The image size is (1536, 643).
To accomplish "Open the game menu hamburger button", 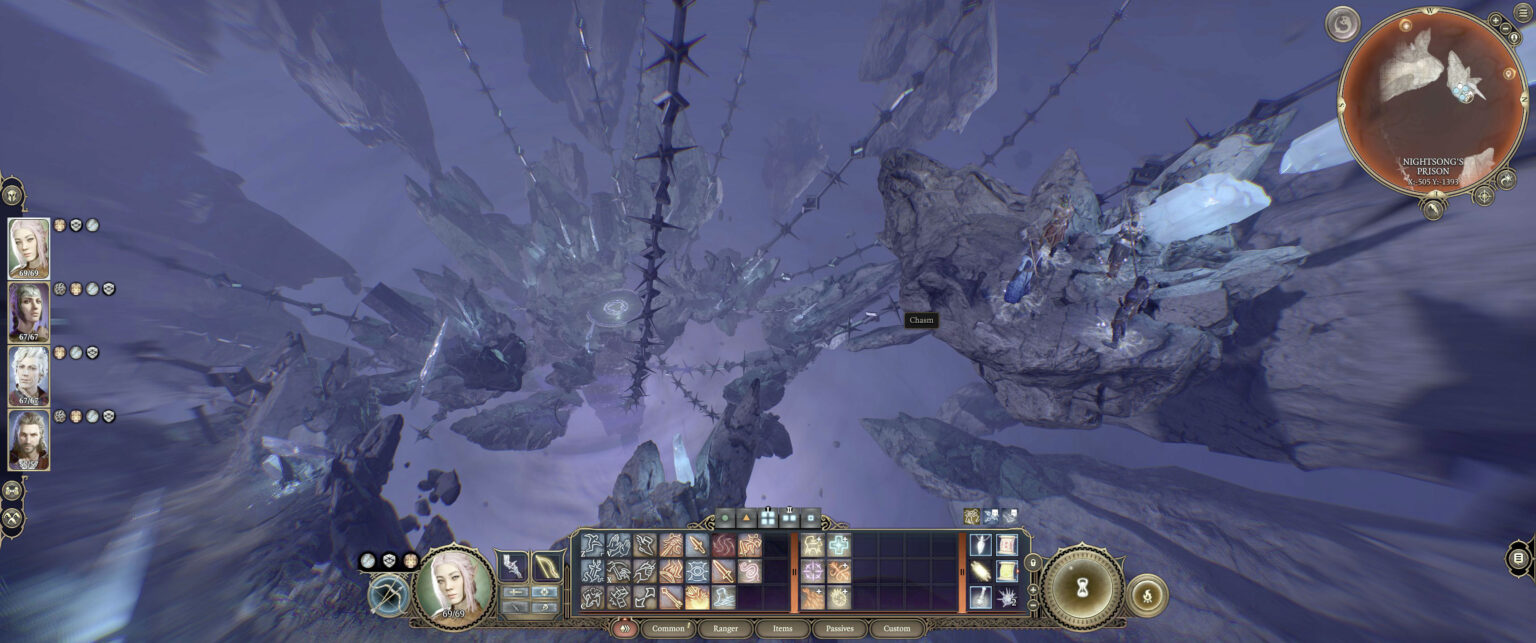I will (1524, 12).
